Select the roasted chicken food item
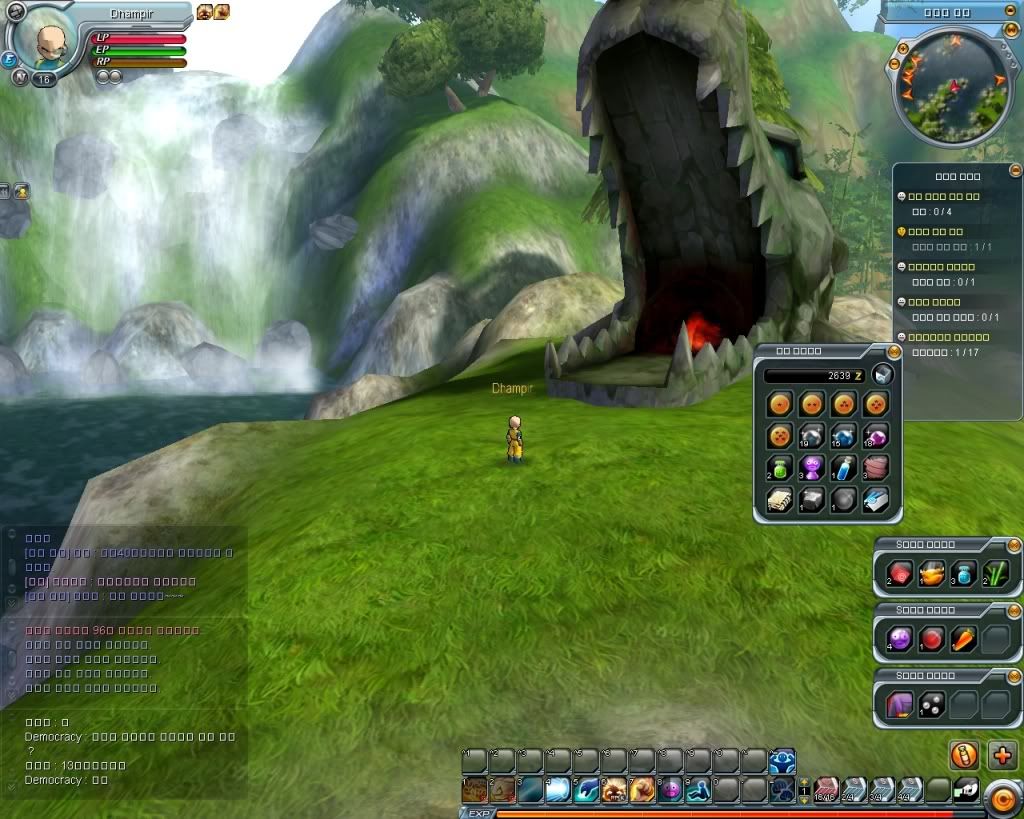1024x819 pixels. [x=931, y=573]
